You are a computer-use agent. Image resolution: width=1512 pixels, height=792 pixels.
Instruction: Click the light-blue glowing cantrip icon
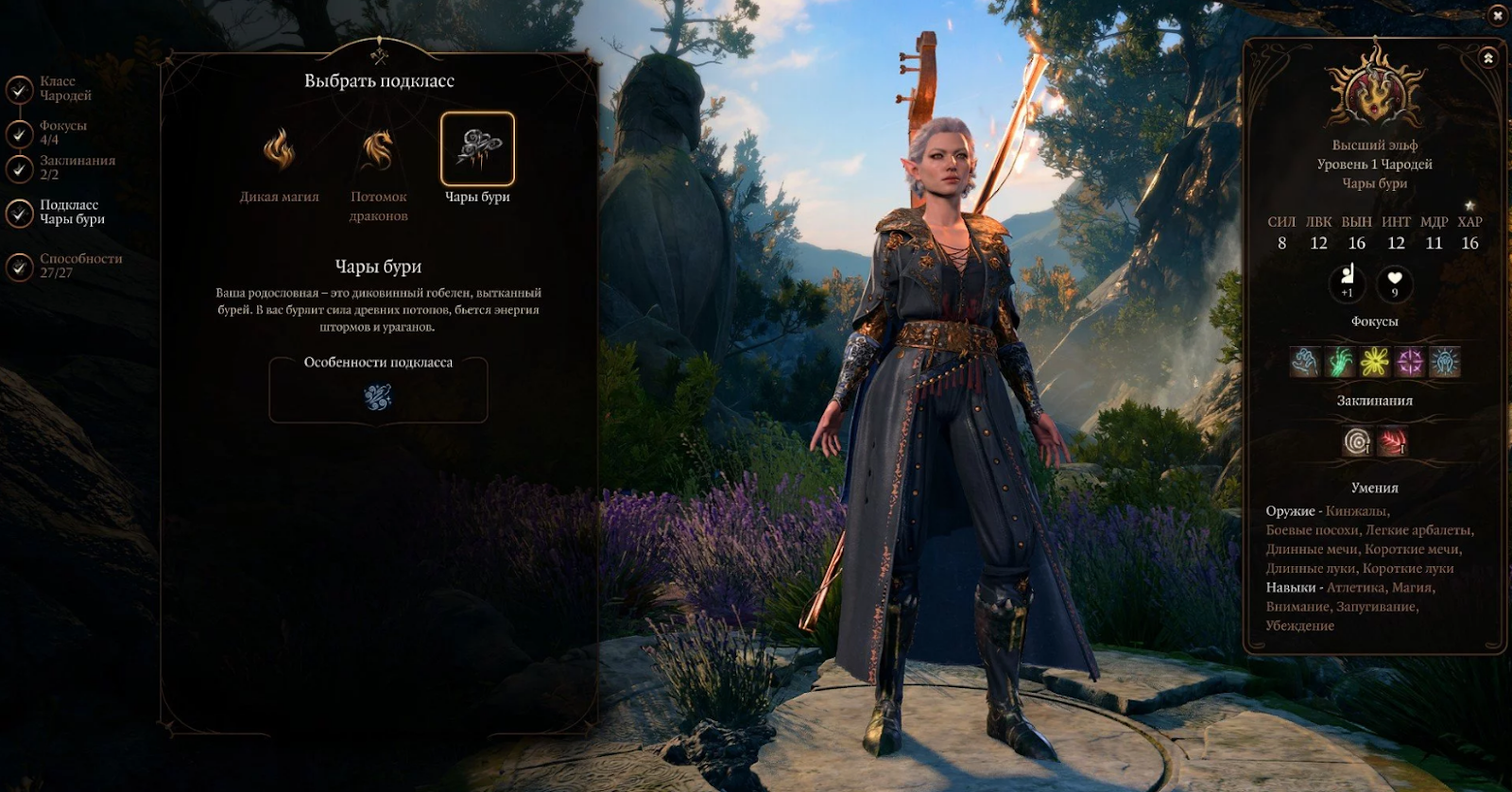(x=1445, y=362)
